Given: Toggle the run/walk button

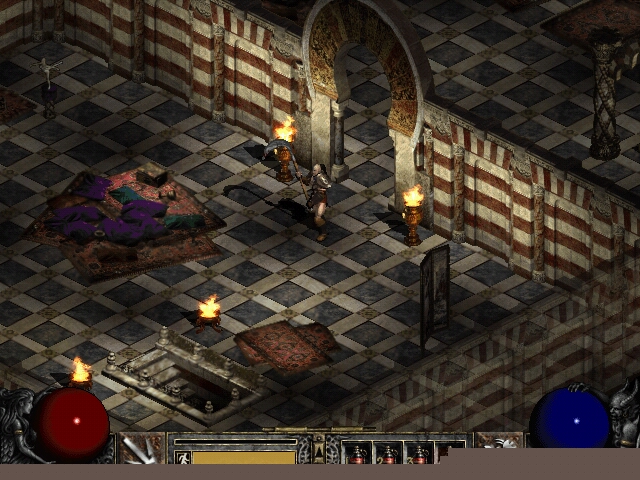Looking at the screenshot, I should coord(183,457).
